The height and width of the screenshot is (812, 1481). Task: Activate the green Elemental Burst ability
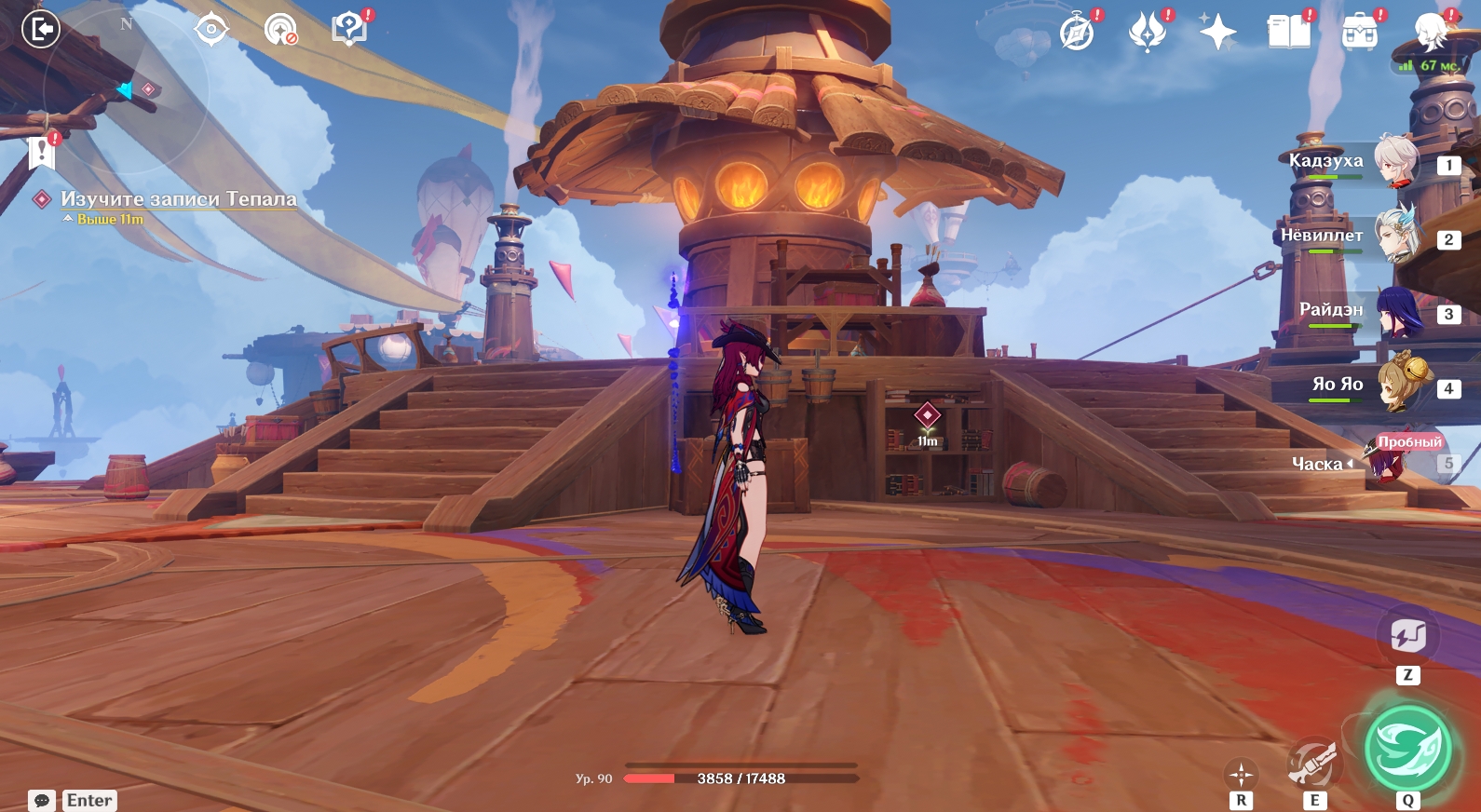(x=1407, y=748)
